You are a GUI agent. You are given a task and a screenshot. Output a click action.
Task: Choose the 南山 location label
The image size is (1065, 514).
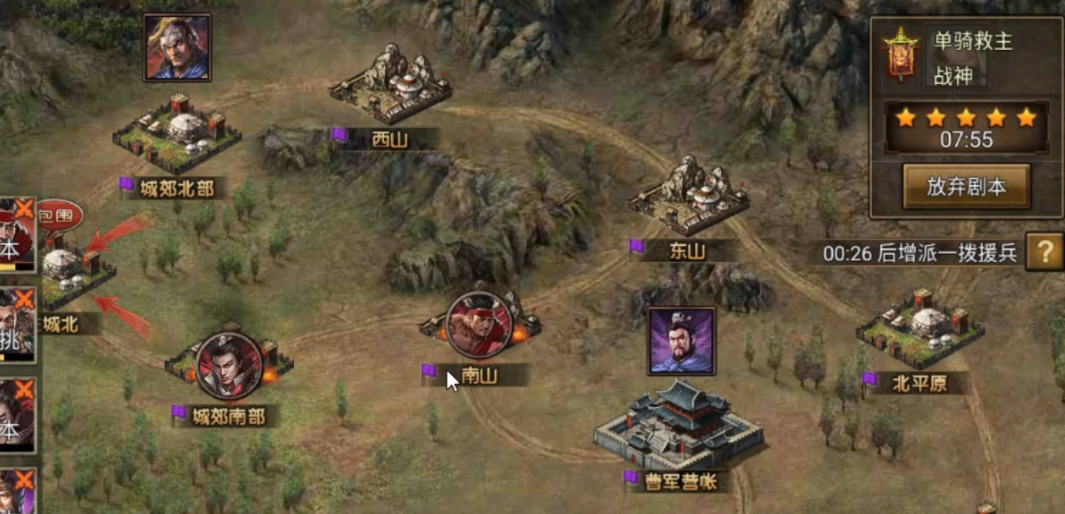pyautogui.click(x=479, y=375)
